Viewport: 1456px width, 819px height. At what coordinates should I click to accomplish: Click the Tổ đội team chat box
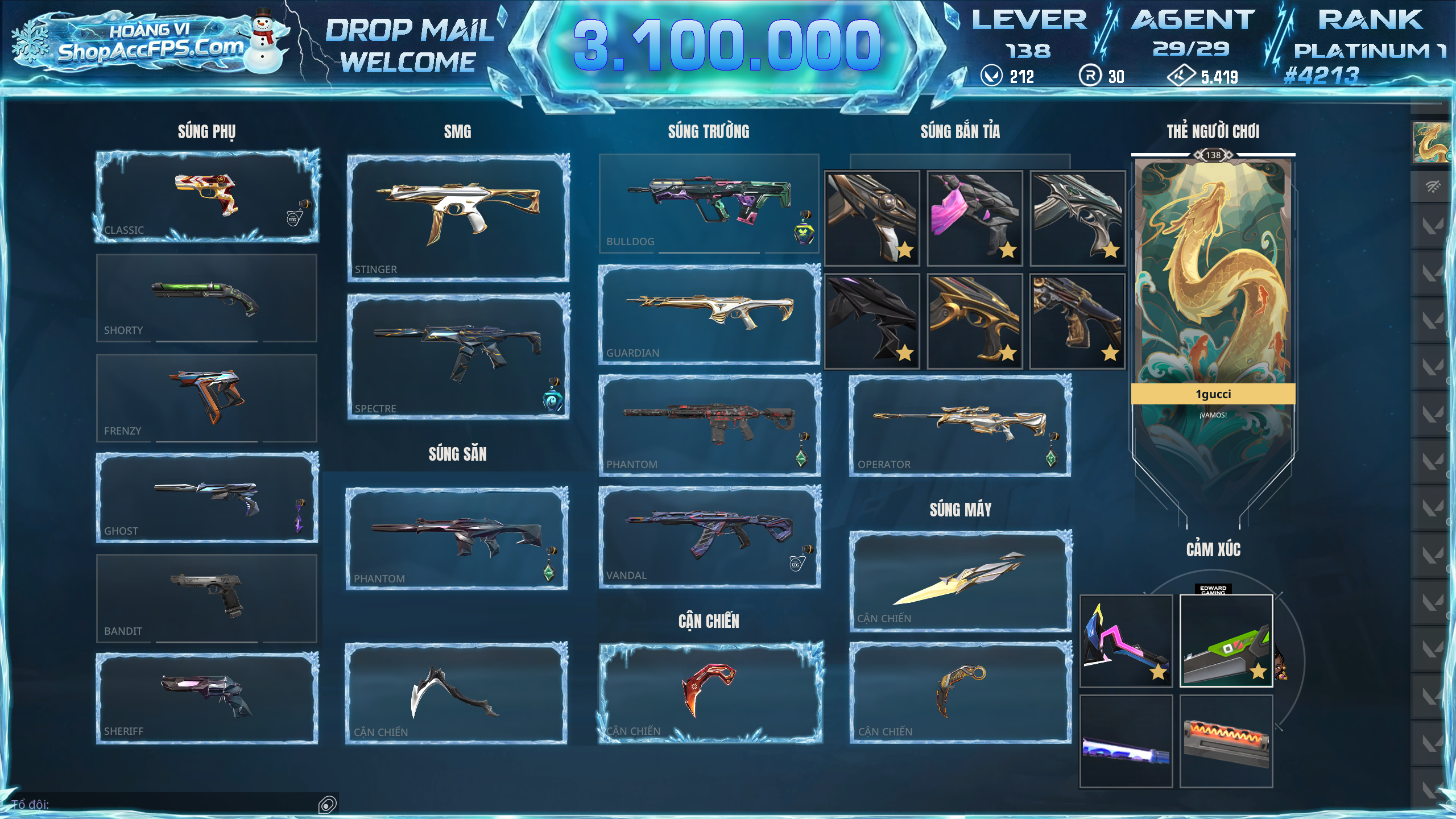171,804
